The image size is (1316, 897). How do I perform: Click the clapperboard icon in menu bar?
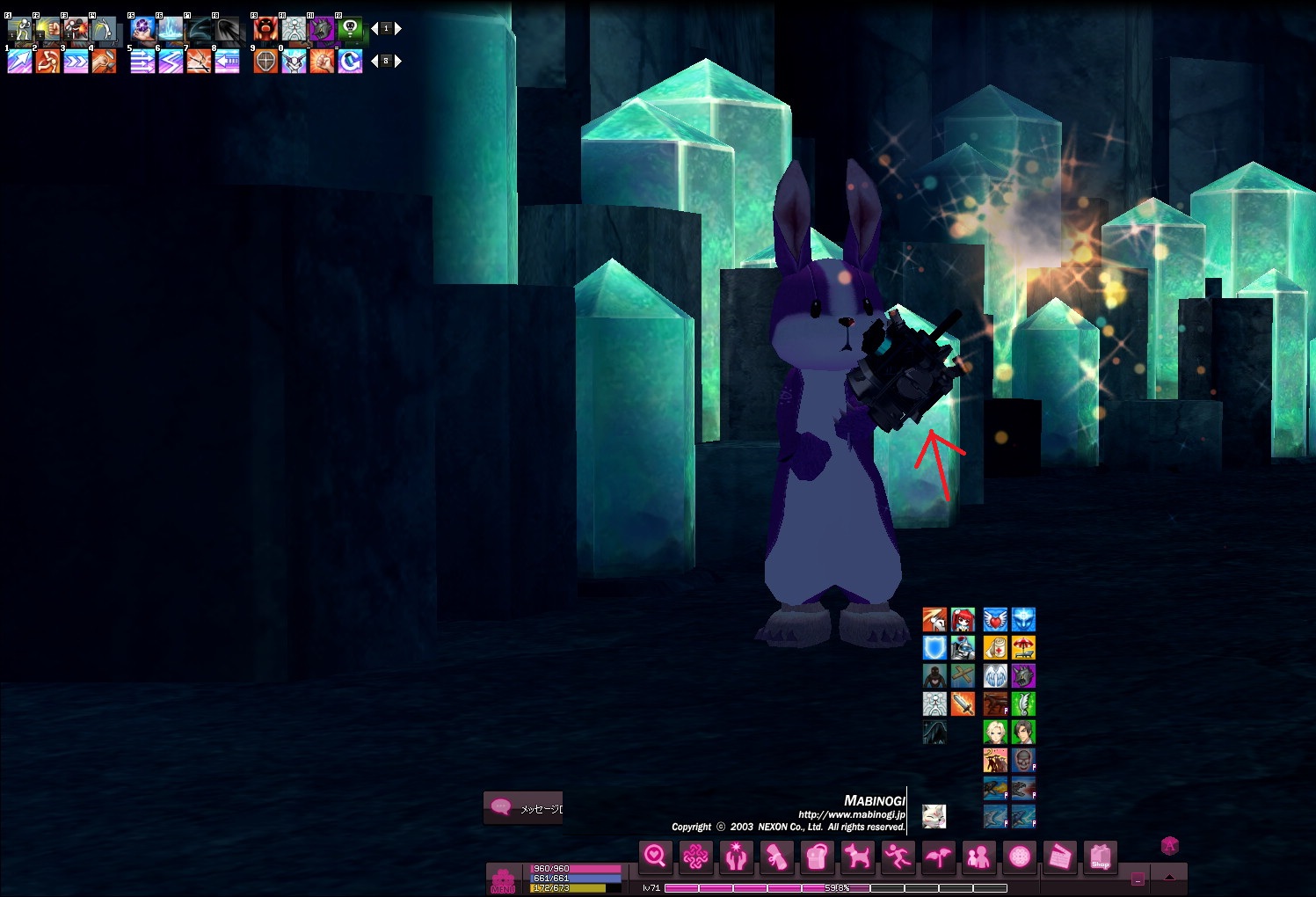coord(1059,856)
